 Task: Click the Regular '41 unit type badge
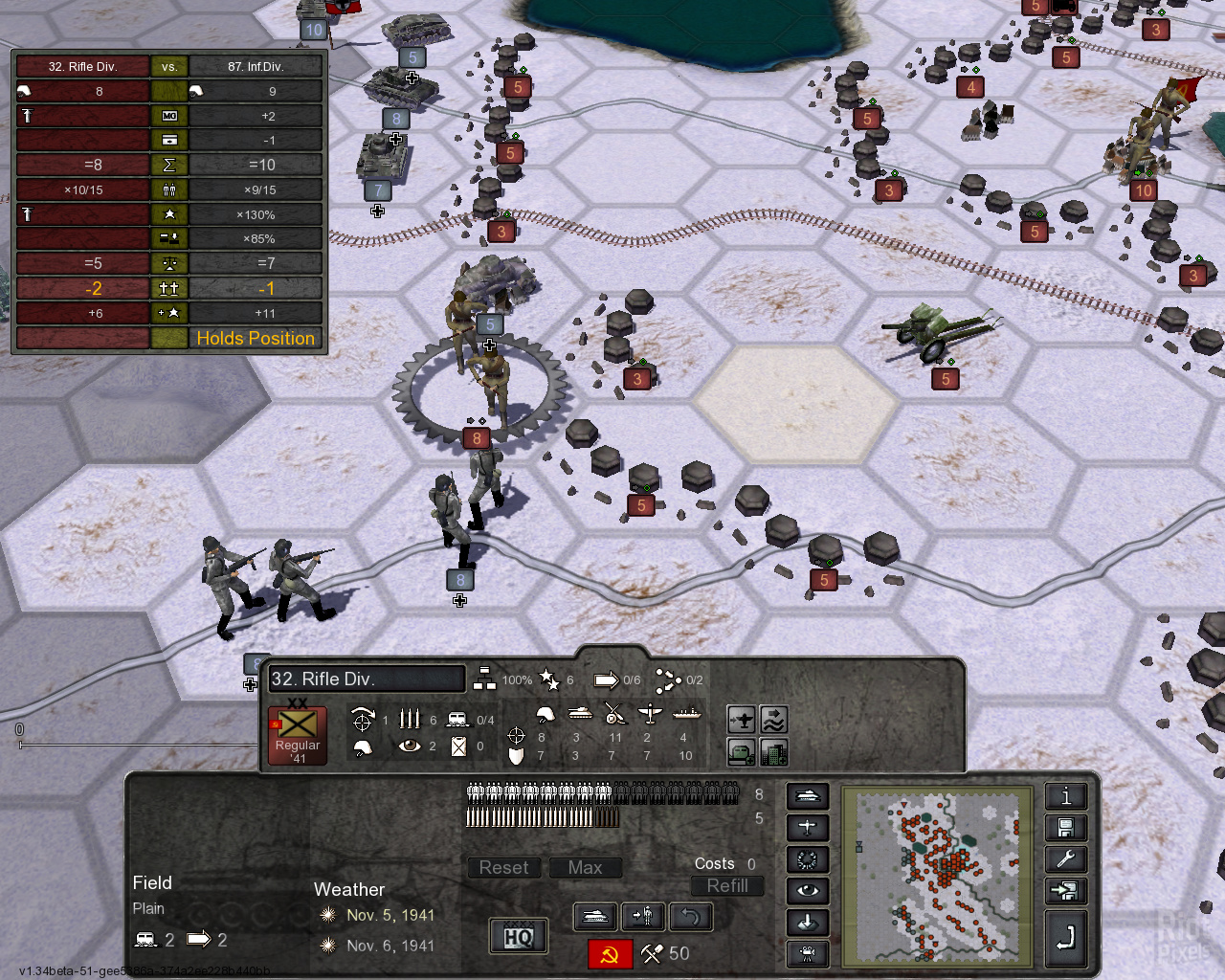click(298, 736)
